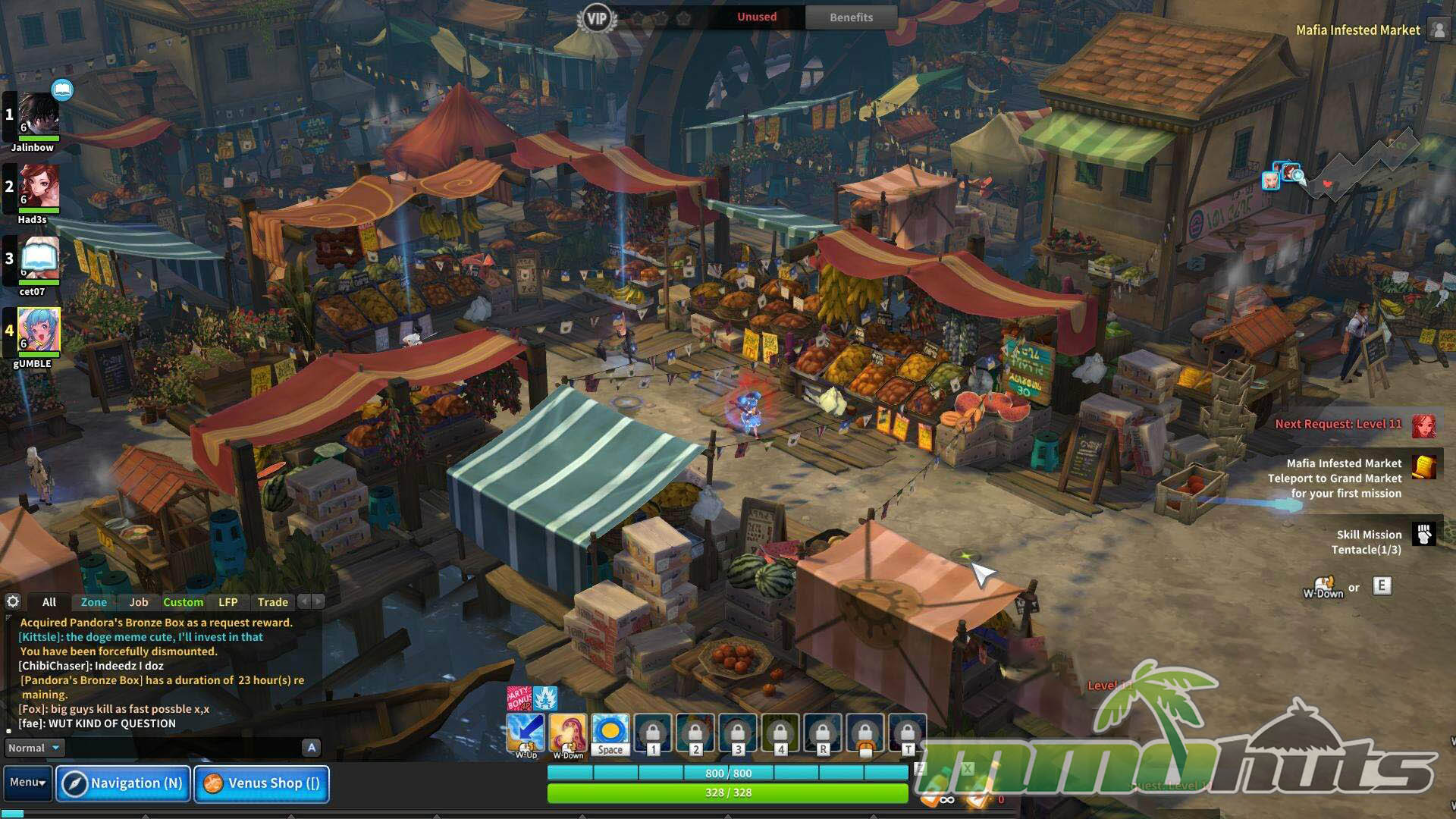Open the Normal chat mode dropdown
Viewport: 1456px width, 819px height.
(x=33, y=748)
